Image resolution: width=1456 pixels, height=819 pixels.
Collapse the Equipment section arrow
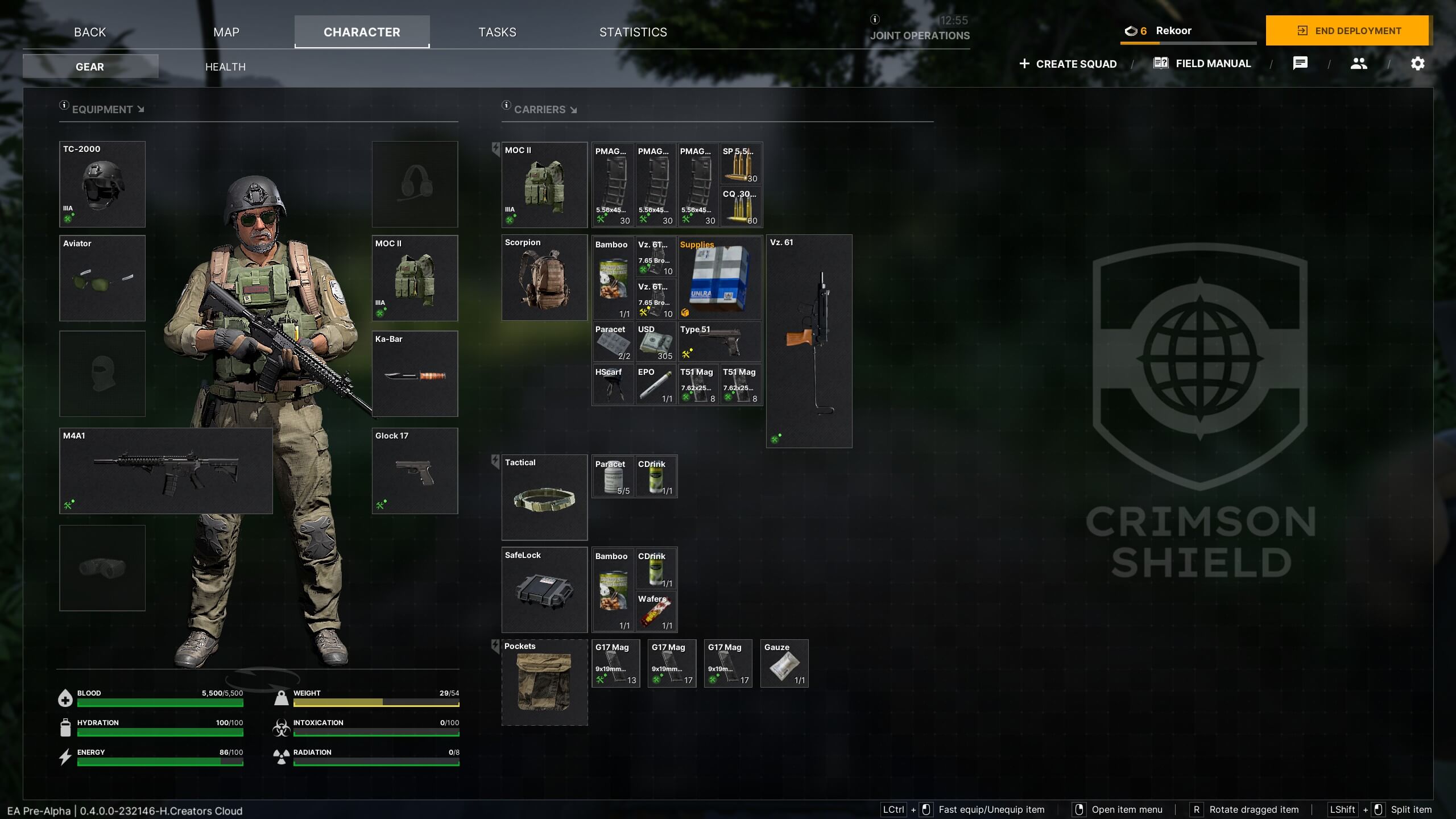(142, 110)
